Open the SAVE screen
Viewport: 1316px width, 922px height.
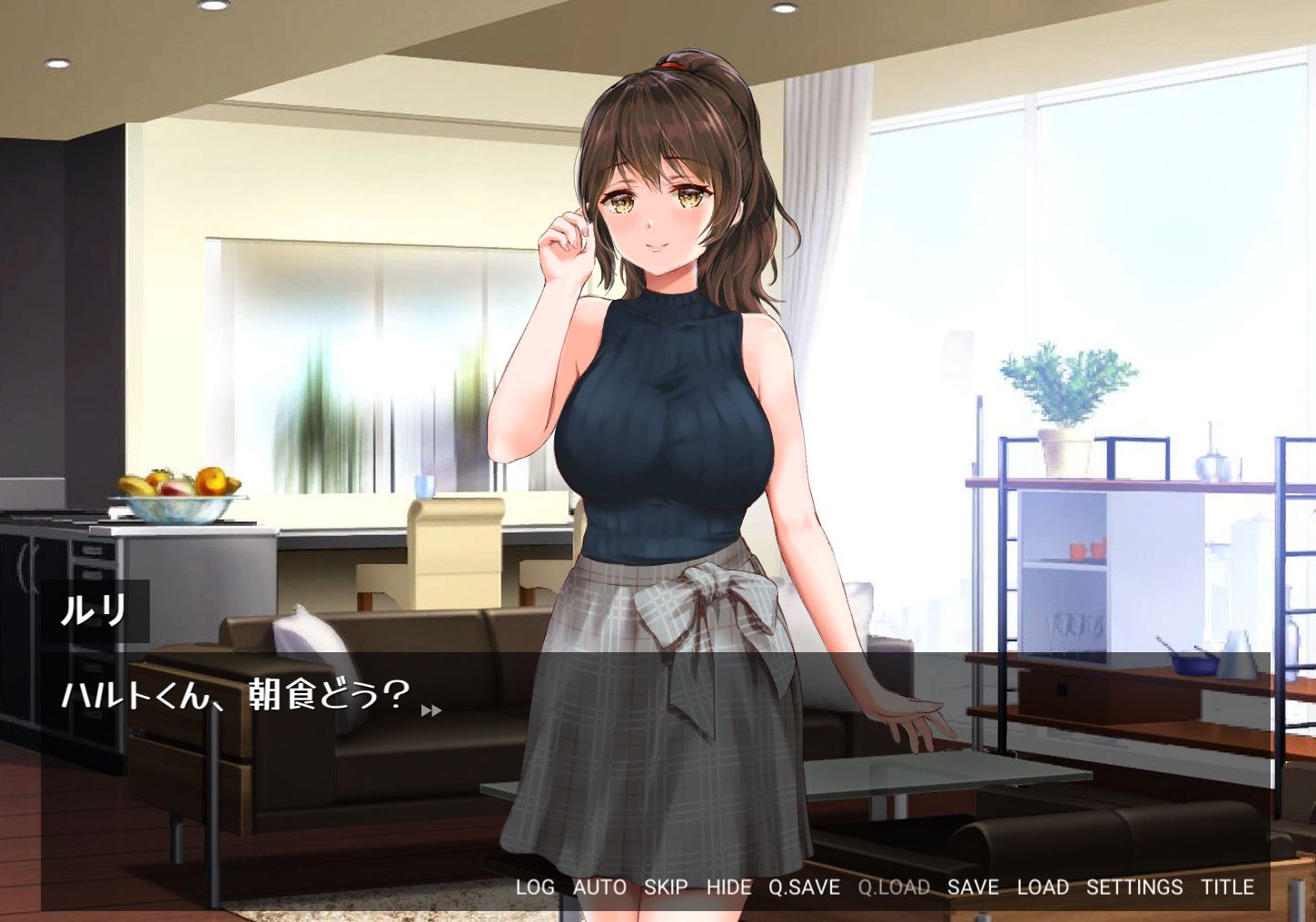[975, 887]
